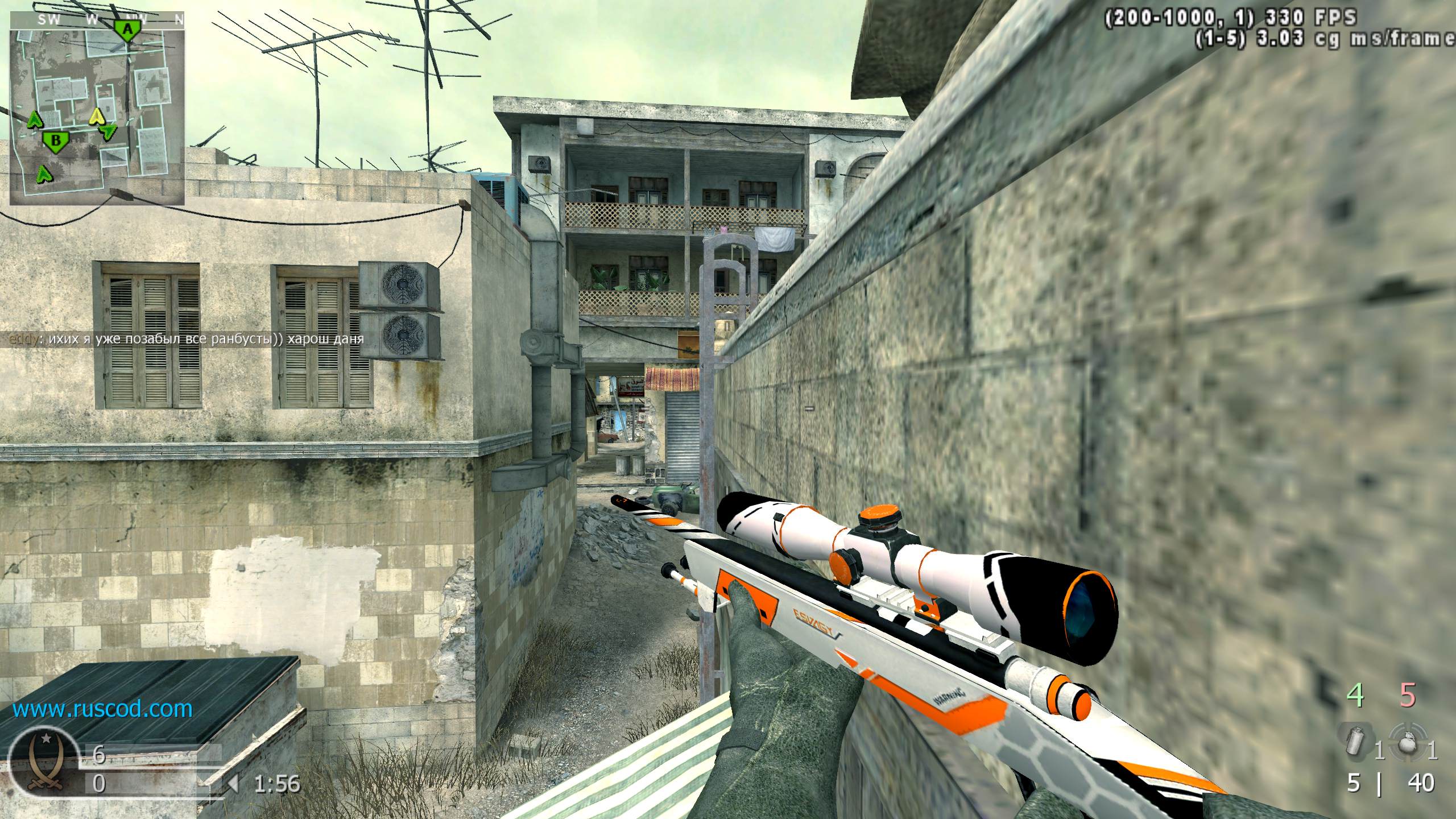
Task: Click the minimap in the corner
Action: (97, 114)
